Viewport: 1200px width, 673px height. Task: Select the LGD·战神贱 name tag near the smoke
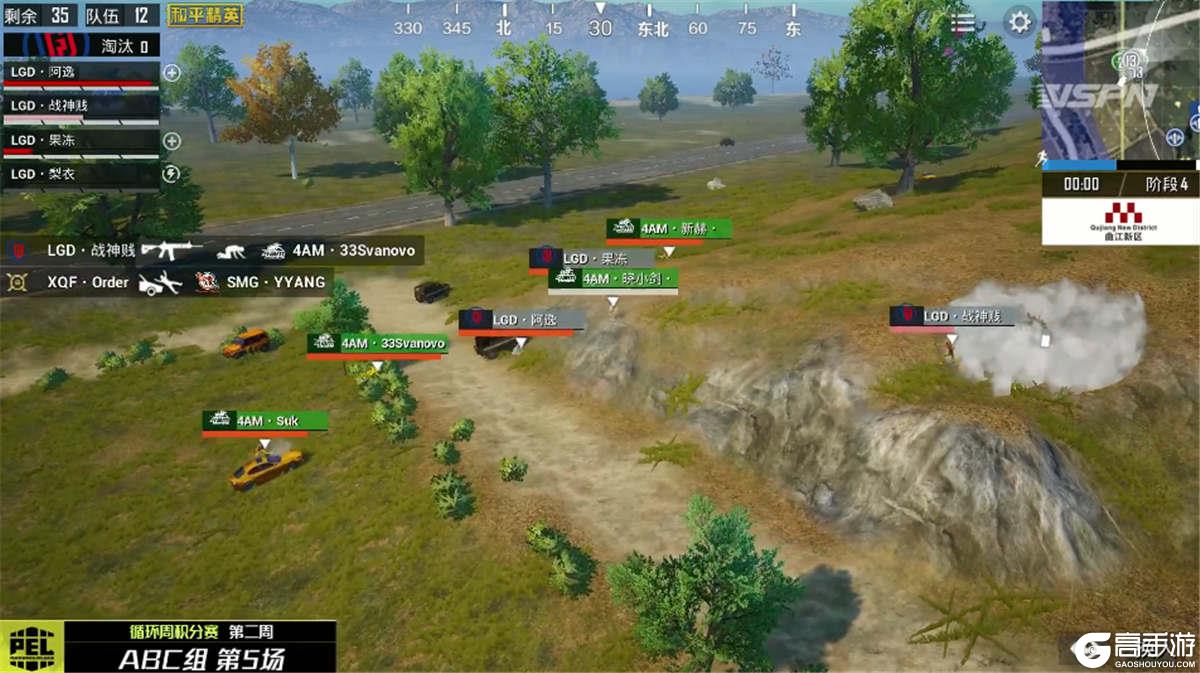point(952,317)
